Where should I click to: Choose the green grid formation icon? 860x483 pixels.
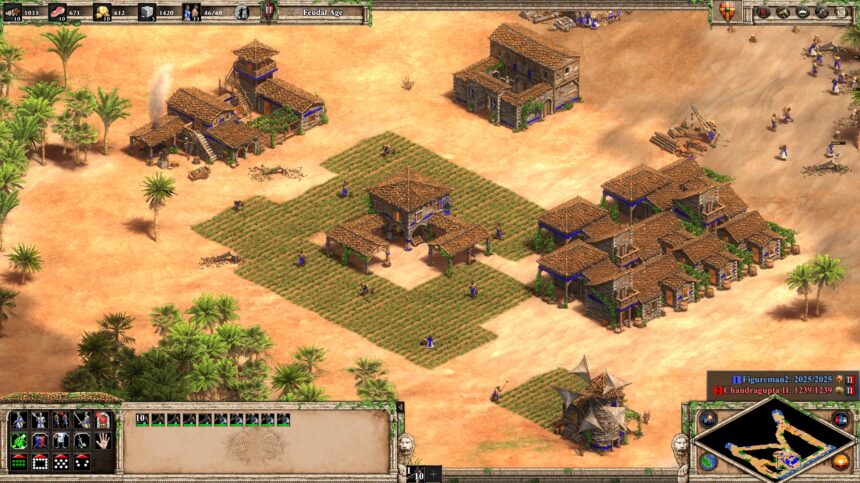(x=18, y=462)
